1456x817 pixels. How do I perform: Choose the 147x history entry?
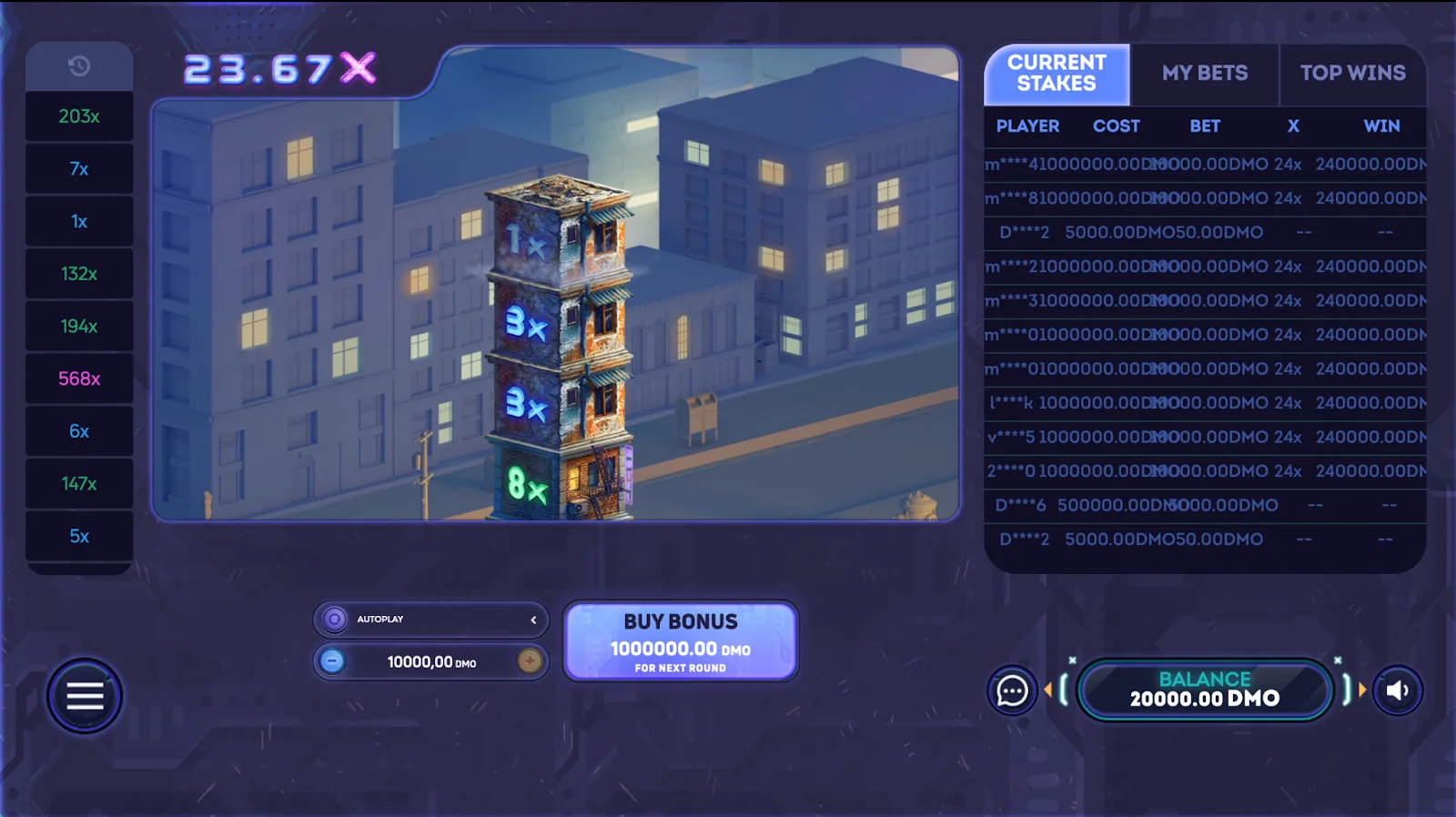click(79, 484)
